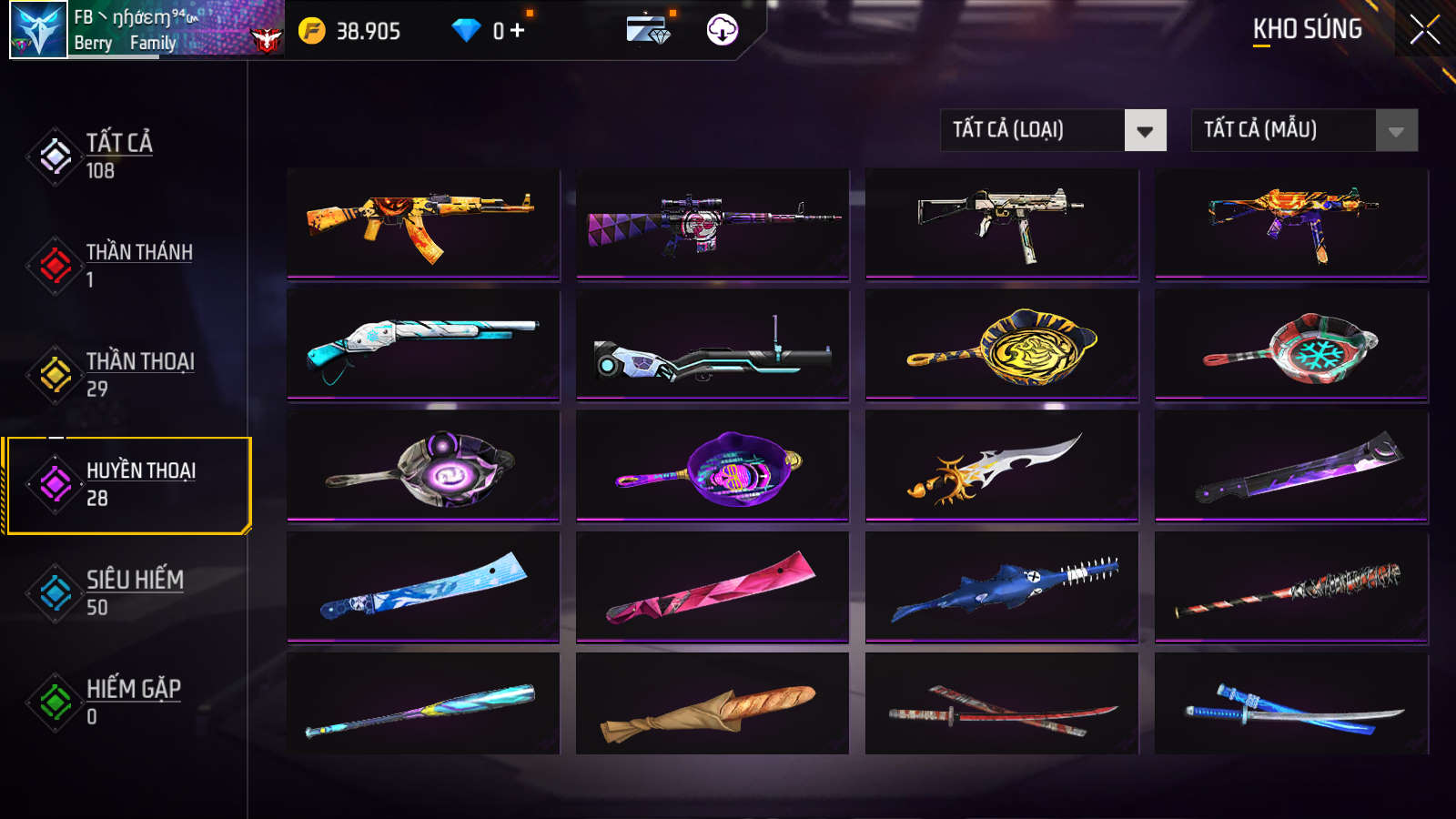Choose the purple scoped rifle skin
This screenshot has width=1456, height=819.
[x=713, y=223]
